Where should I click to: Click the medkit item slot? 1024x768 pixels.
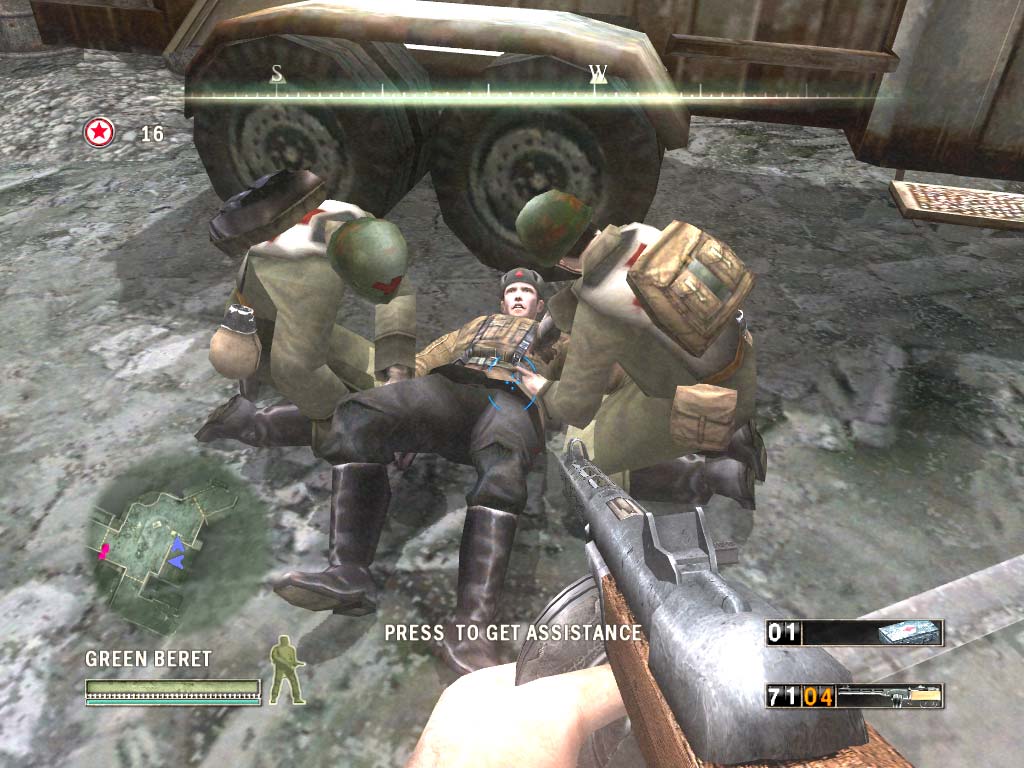[x=909, y=632]
